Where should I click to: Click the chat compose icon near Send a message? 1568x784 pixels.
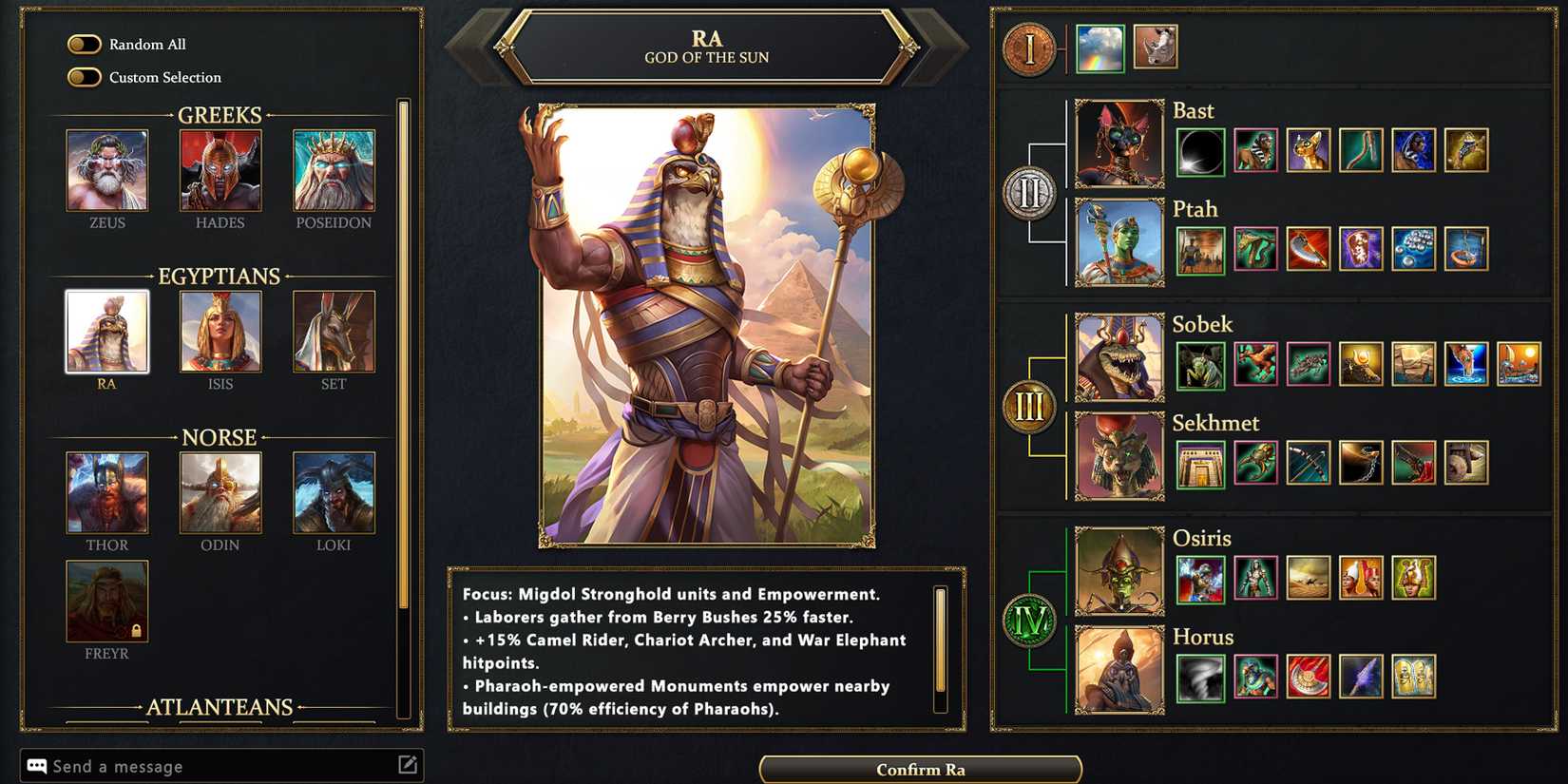[408, 763]
